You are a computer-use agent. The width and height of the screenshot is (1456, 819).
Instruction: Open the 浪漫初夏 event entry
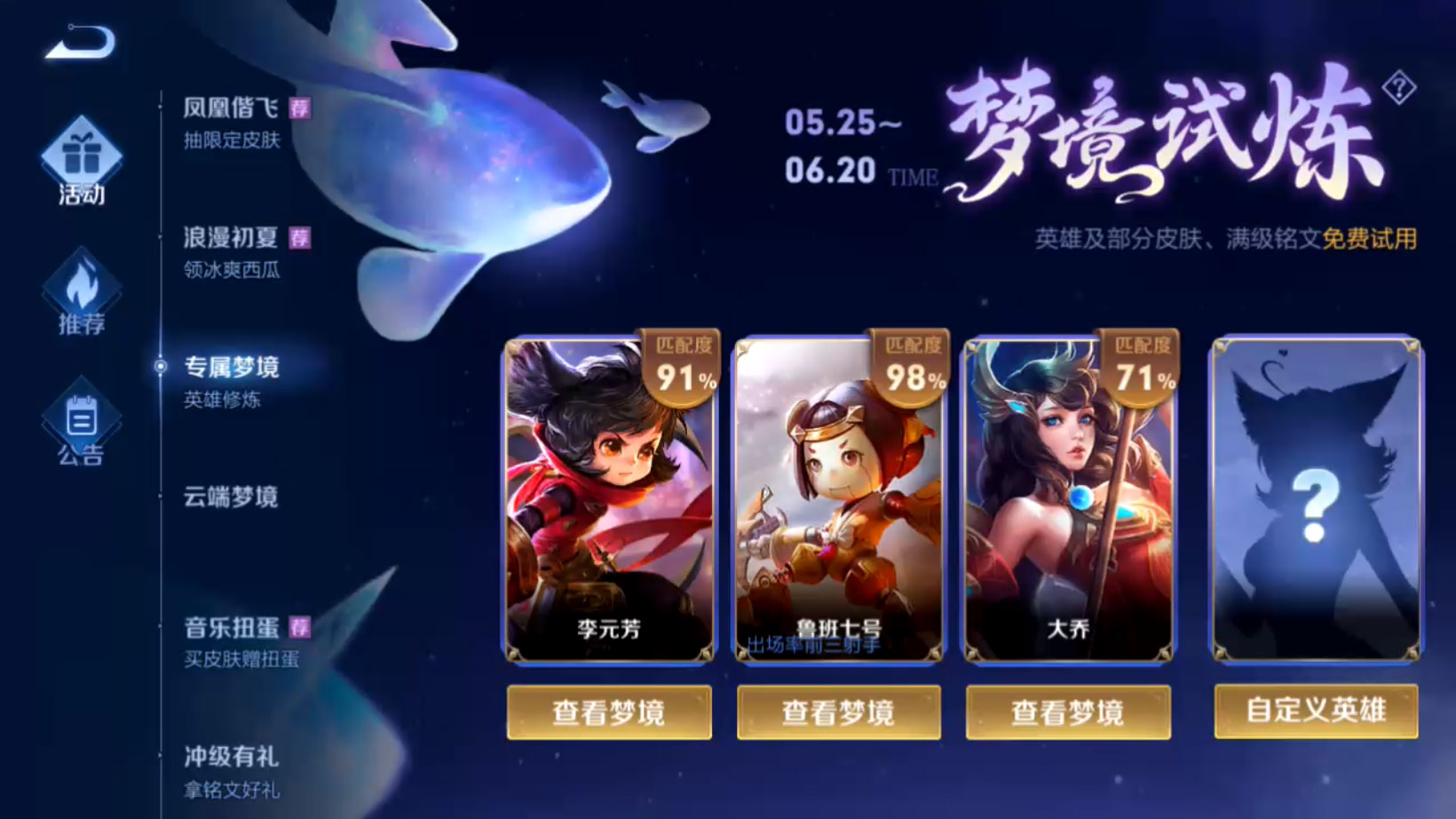coord(229,238)
